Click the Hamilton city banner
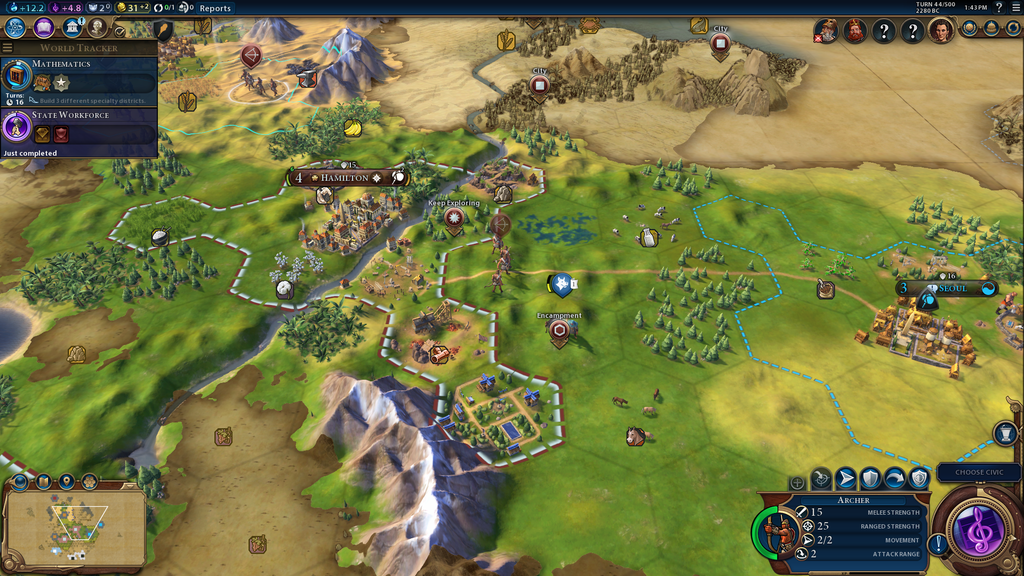The width and height of the screenshot is (1024, 576). click(345, 178)
